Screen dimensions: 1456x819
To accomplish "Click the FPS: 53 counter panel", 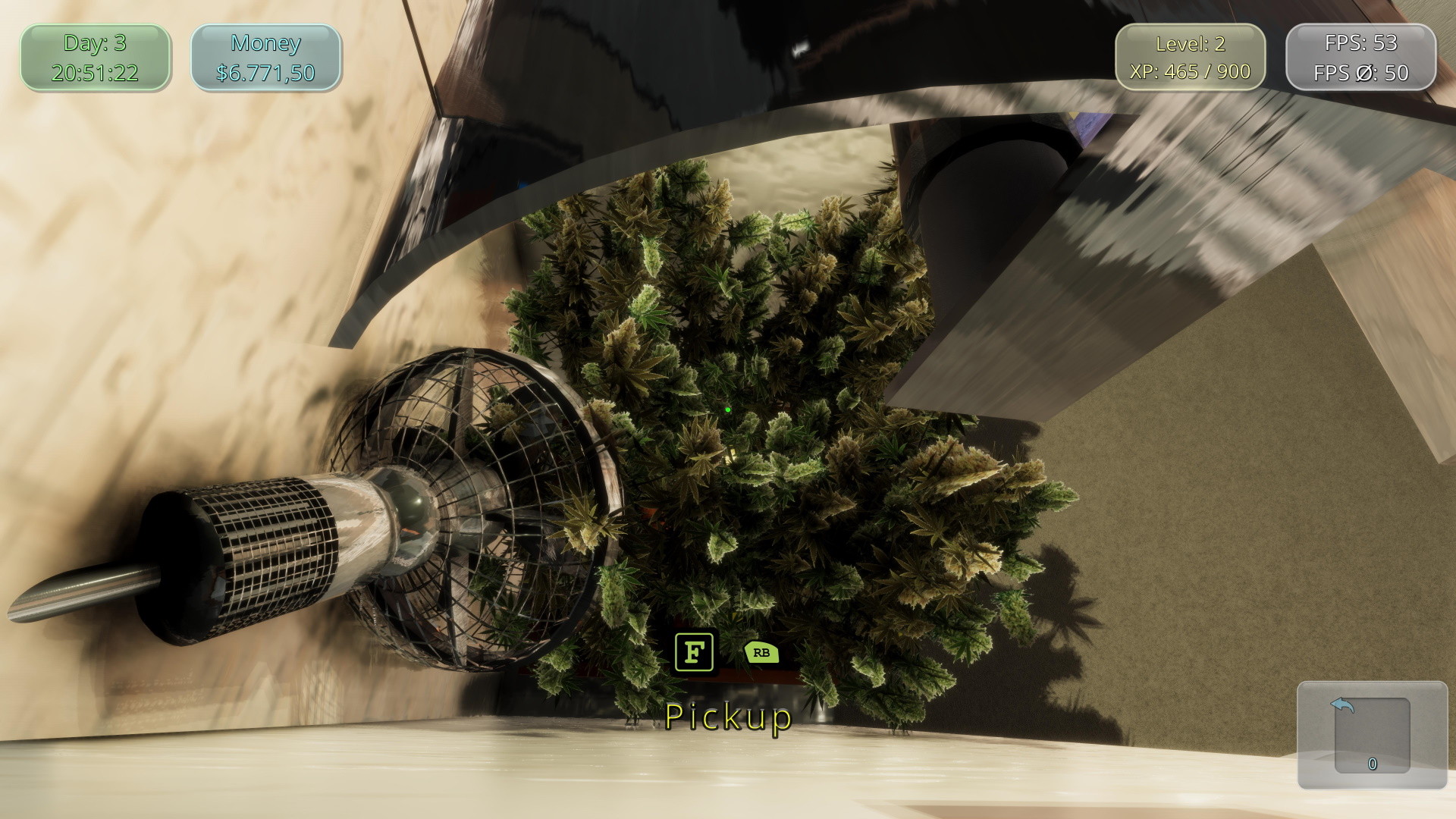I will [1360, 42].
